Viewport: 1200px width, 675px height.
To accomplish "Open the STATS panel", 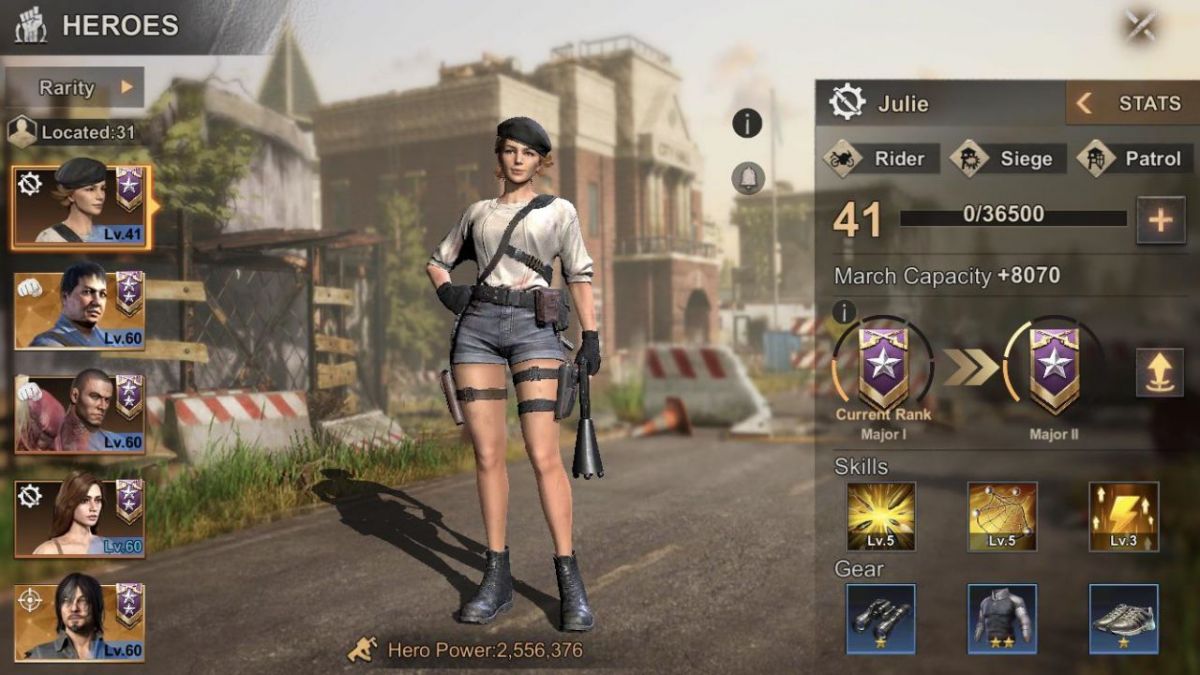I will (x=1131, y=103).
